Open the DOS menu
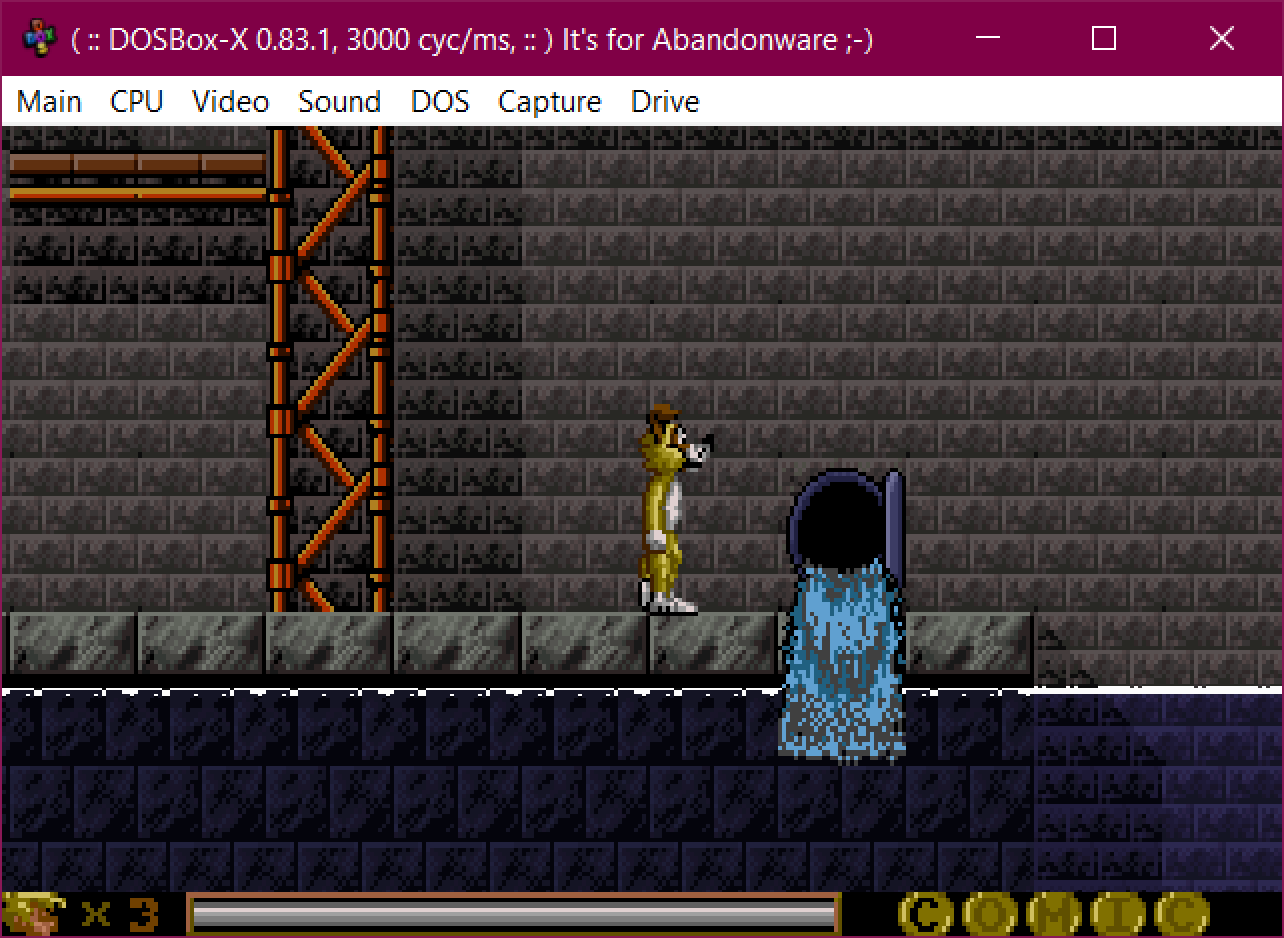Image resolution: width=1284 pixels, height=938 pixels. [440, 100]
